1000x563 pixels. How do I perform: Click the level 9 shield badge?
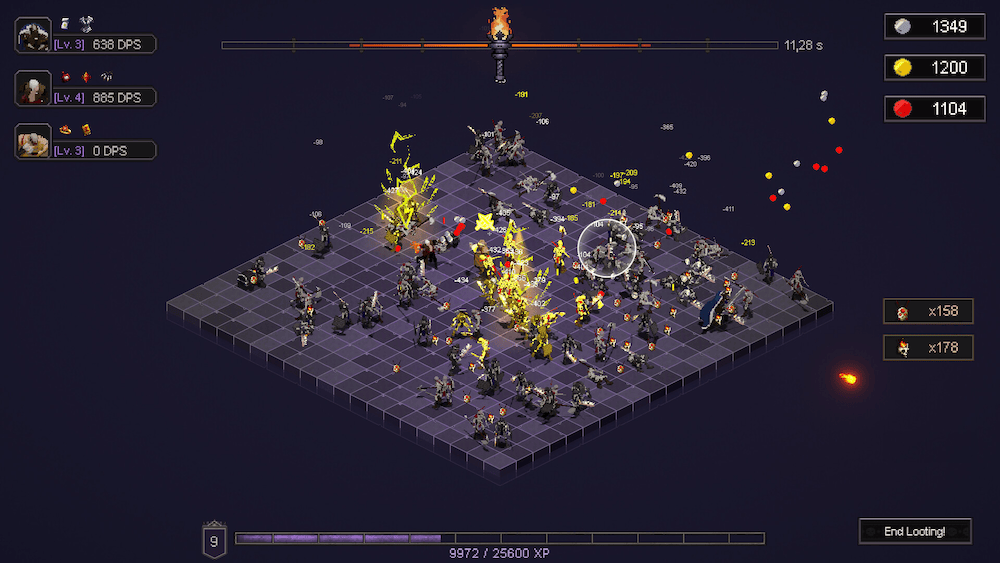(214, 540)
